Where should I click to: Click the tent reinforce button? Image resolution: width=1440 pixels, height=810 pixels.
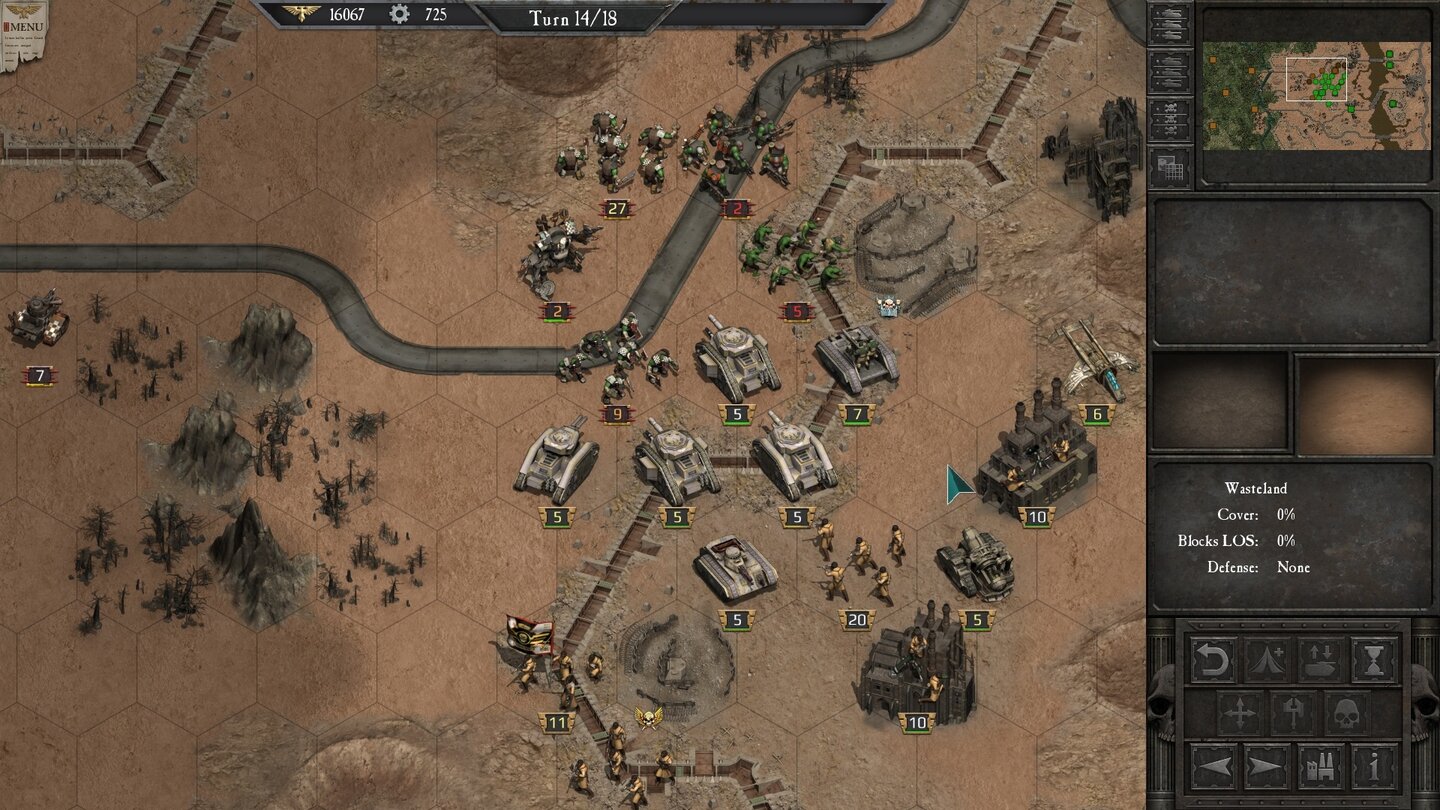tap(1267, 660)
